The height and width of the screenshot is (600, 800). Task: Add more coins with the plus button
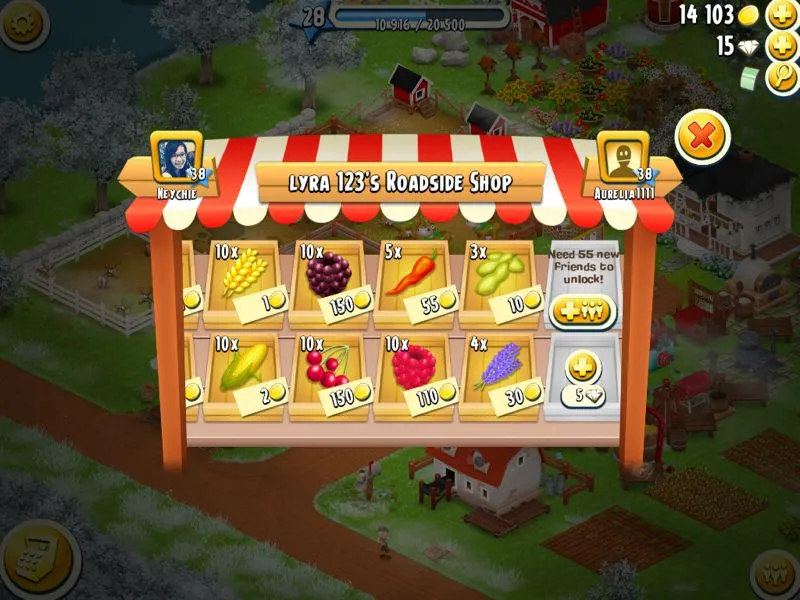[x=781, y=15]
